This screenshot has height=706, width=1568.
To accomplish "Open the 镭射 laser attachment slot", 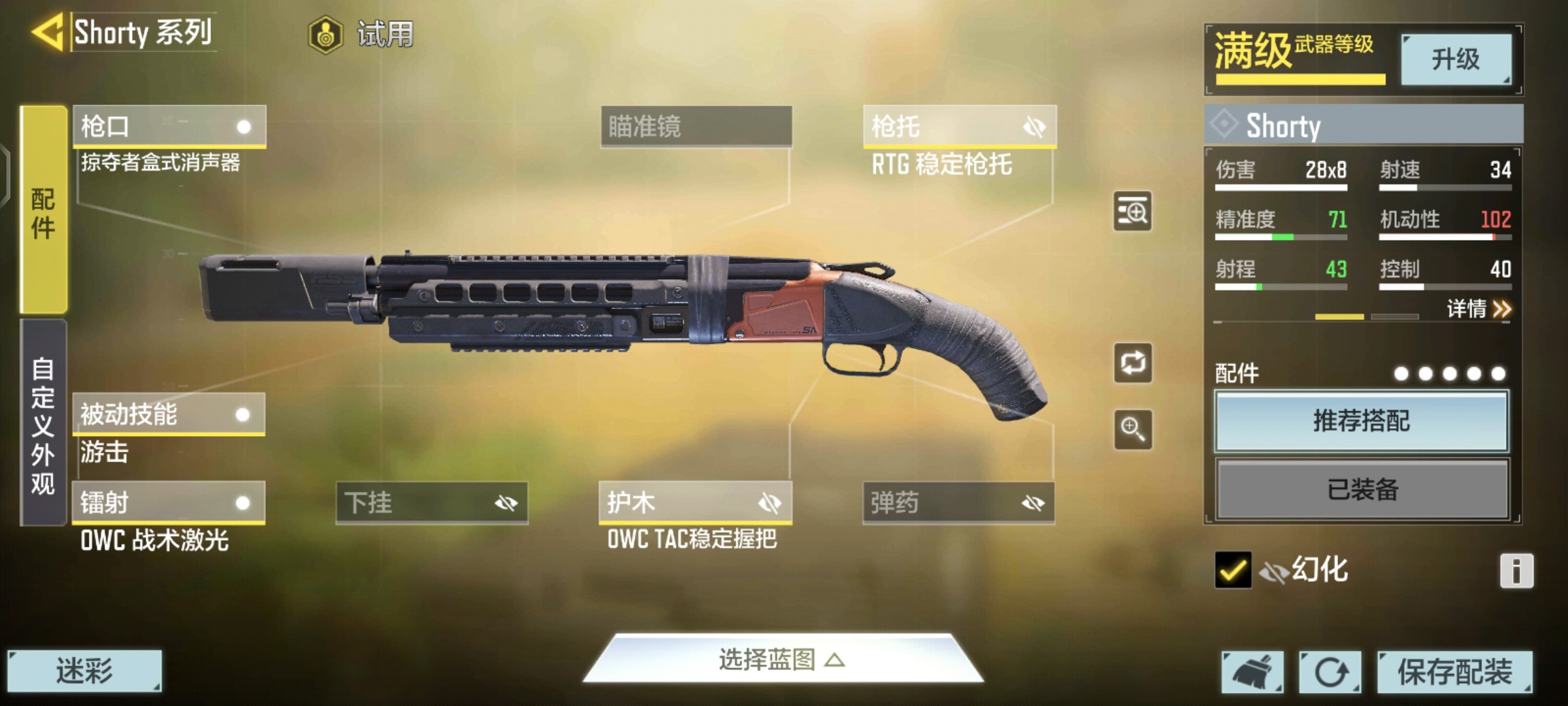I will click(169, 503).
